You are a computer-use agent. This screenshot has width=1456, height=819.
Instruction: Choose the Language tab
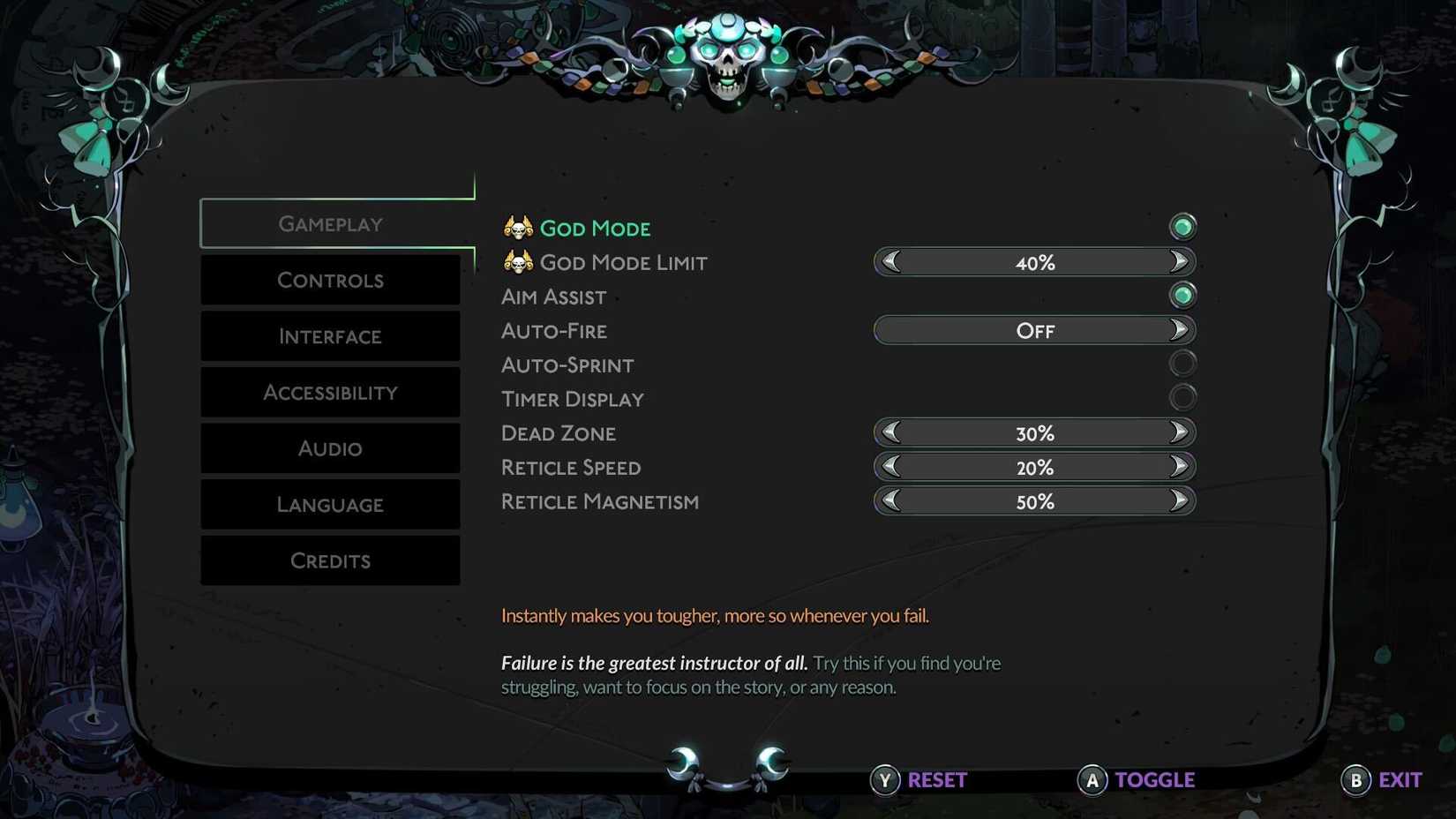pos(330,505)
